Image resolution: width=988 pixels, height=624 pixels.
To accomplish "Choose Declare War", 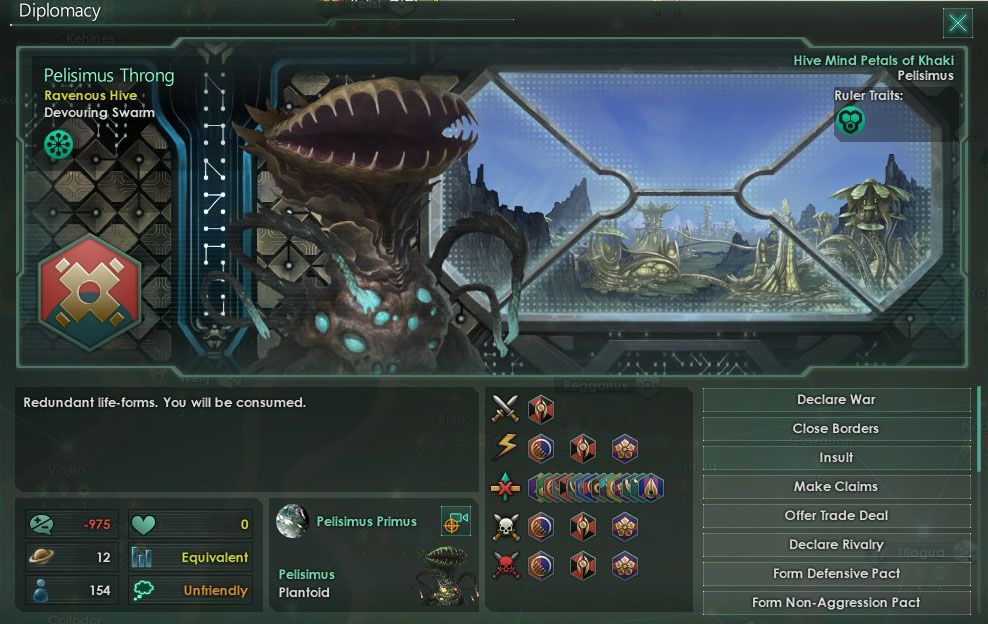I will coord(836,400).
